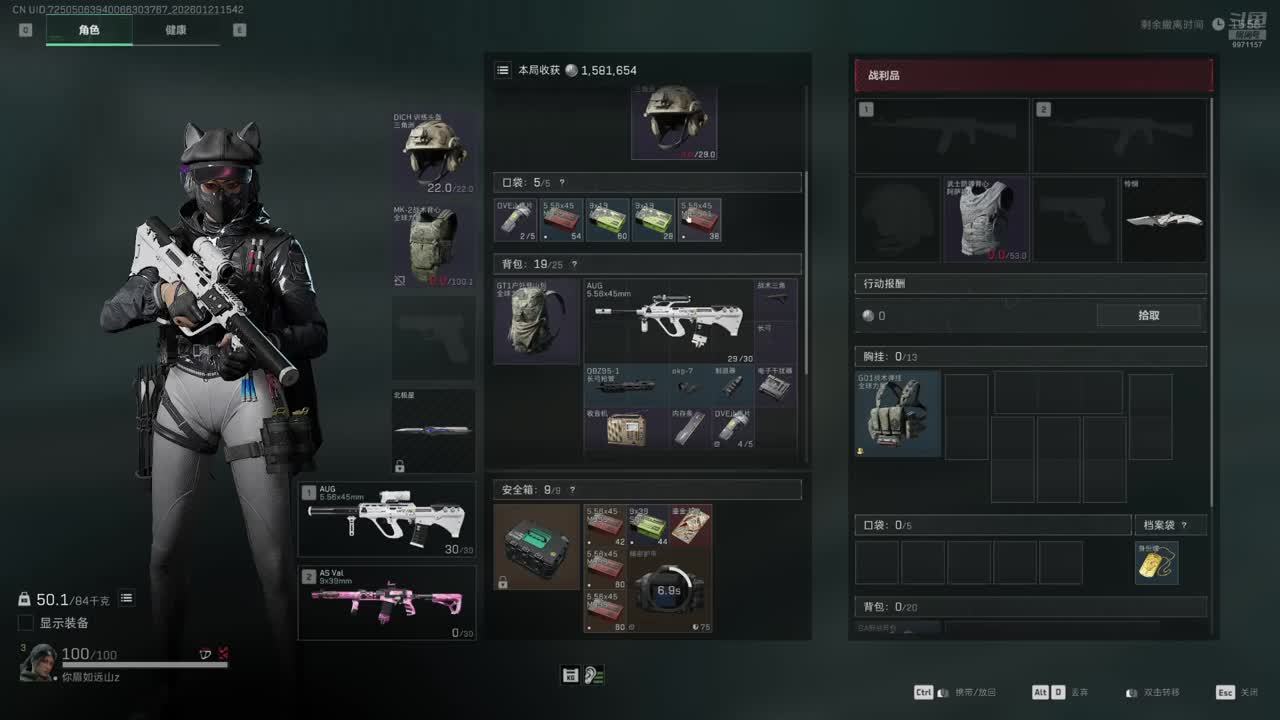Screen dimensions: 1280x720
Task: Select the GT1 backpack icon
Action: [537, 321]
